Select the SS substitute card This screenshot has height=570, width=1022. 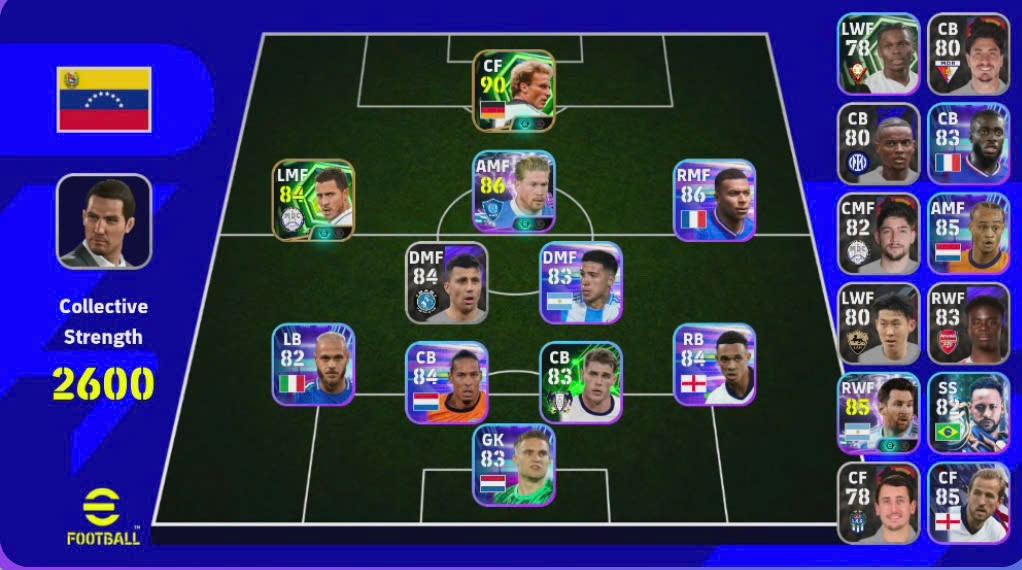pos(968,414)
